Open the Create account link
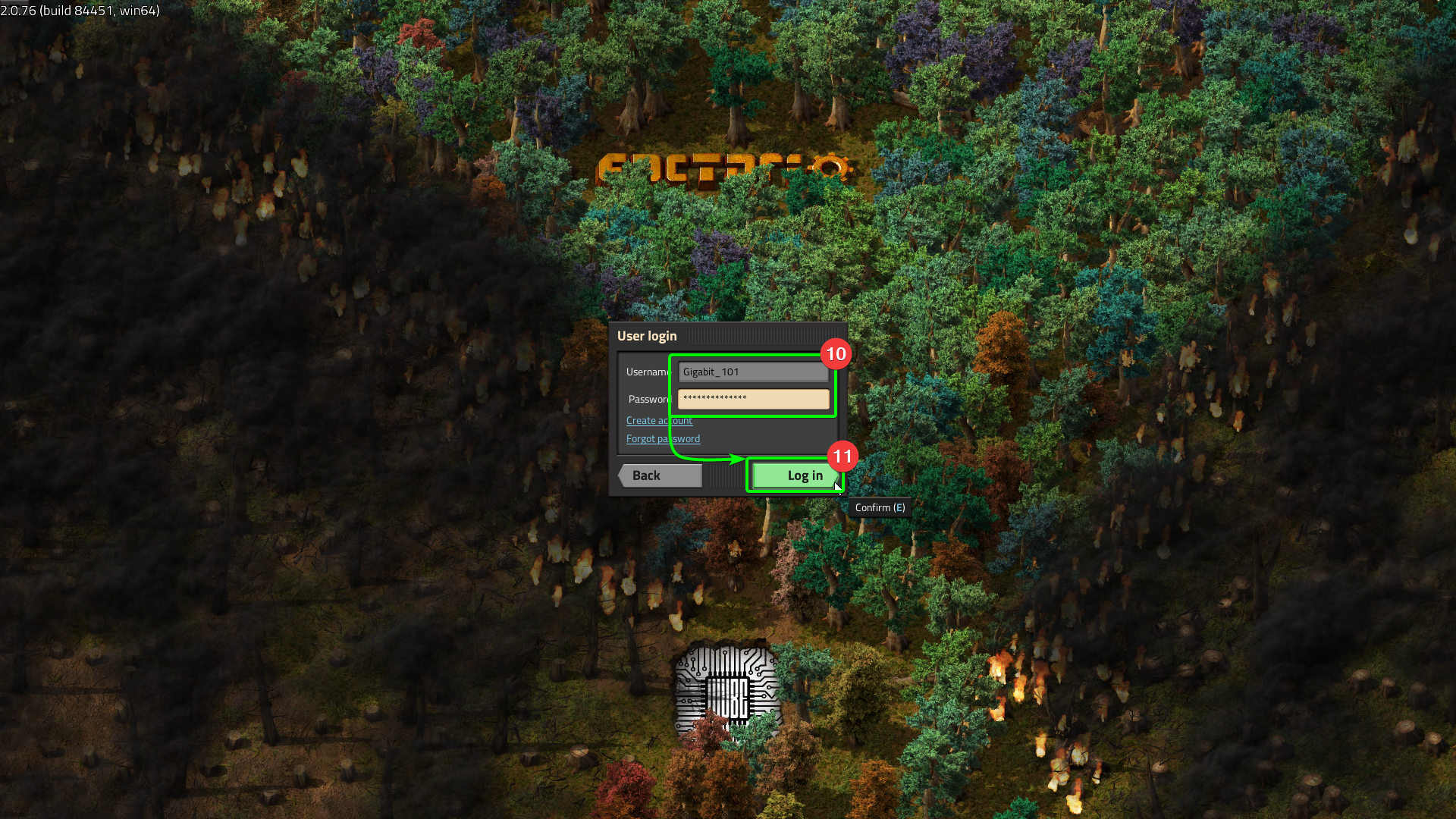Screen dimensions: 1456x819 click(x=658, y=420)
